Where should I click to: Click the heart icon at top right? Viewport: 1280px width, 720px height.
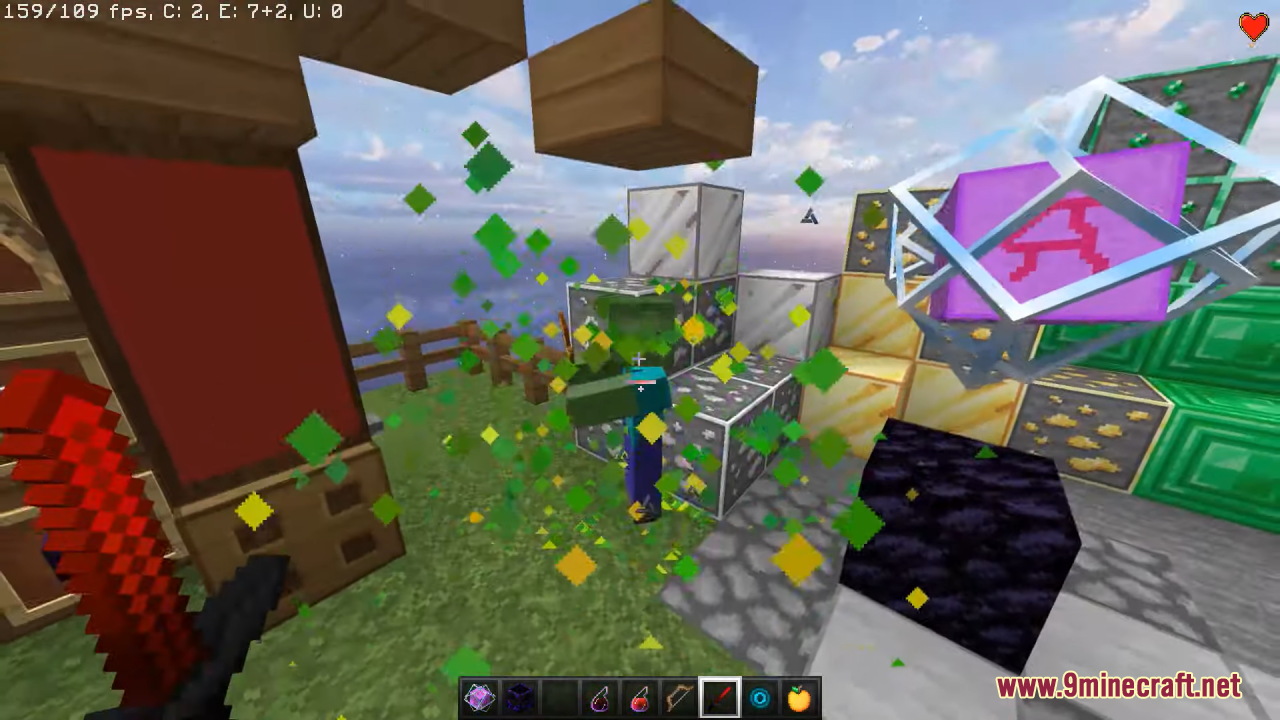pyautogui.click(x=1253, y=28)
